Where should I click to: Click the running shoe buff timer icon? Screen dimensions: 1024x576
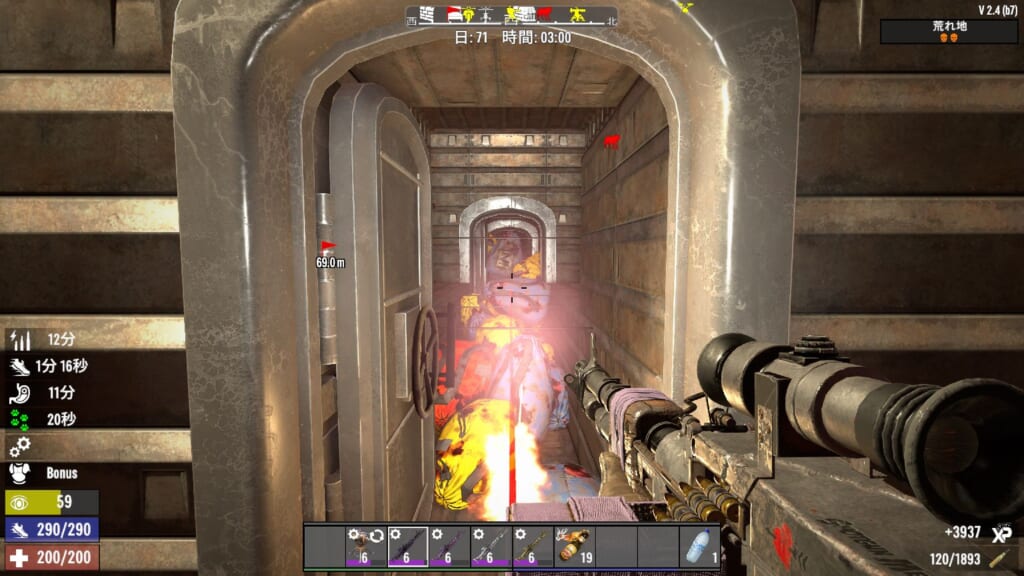tap(20, 367)
